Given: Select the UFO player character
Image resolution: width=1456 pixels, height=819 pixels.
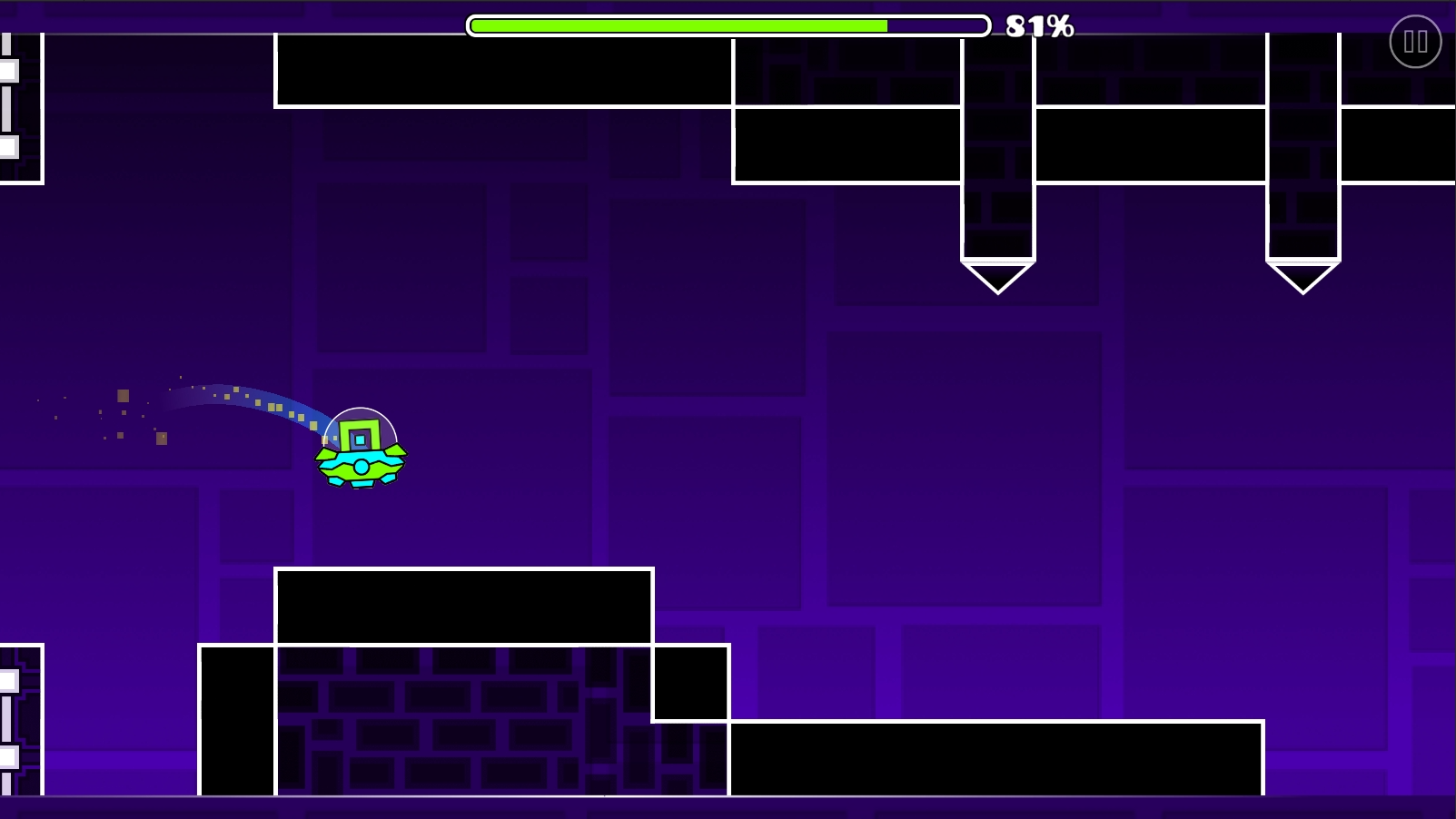Looking at the screenshot, I should point(362,452).
